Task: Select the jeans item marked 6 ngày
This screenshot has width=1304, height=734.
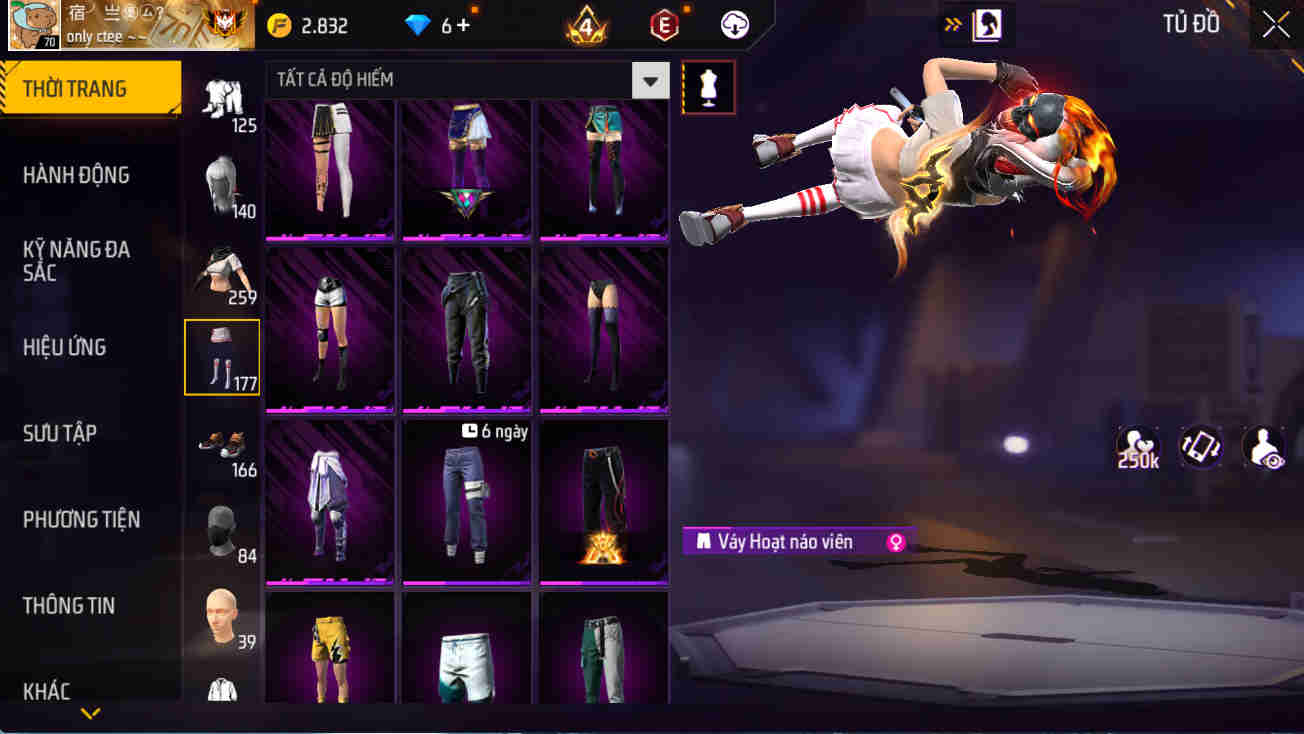Action: pos(466,500)
